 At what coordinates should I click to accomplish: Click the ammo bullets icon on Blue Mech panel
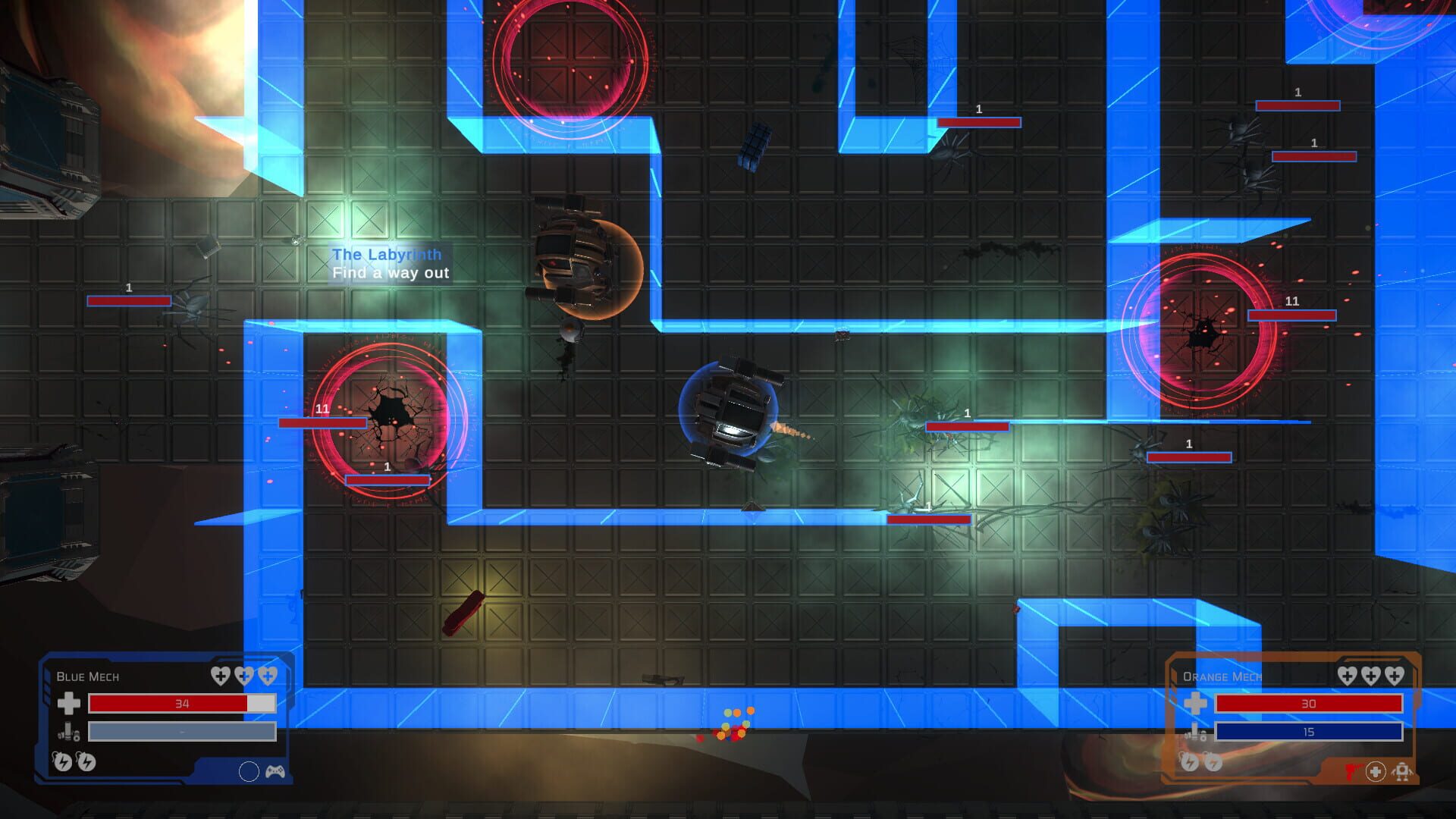(x=67, y=733)
